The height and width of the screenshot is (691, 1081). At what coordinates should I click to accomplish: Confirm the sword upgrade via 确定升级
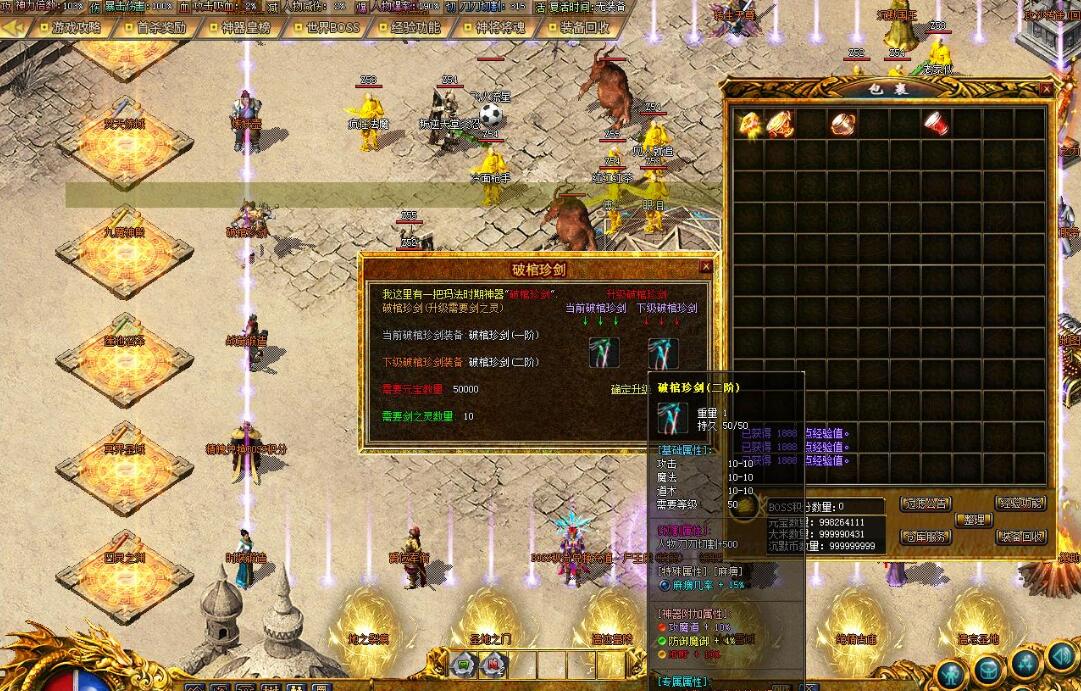point(633,389)
